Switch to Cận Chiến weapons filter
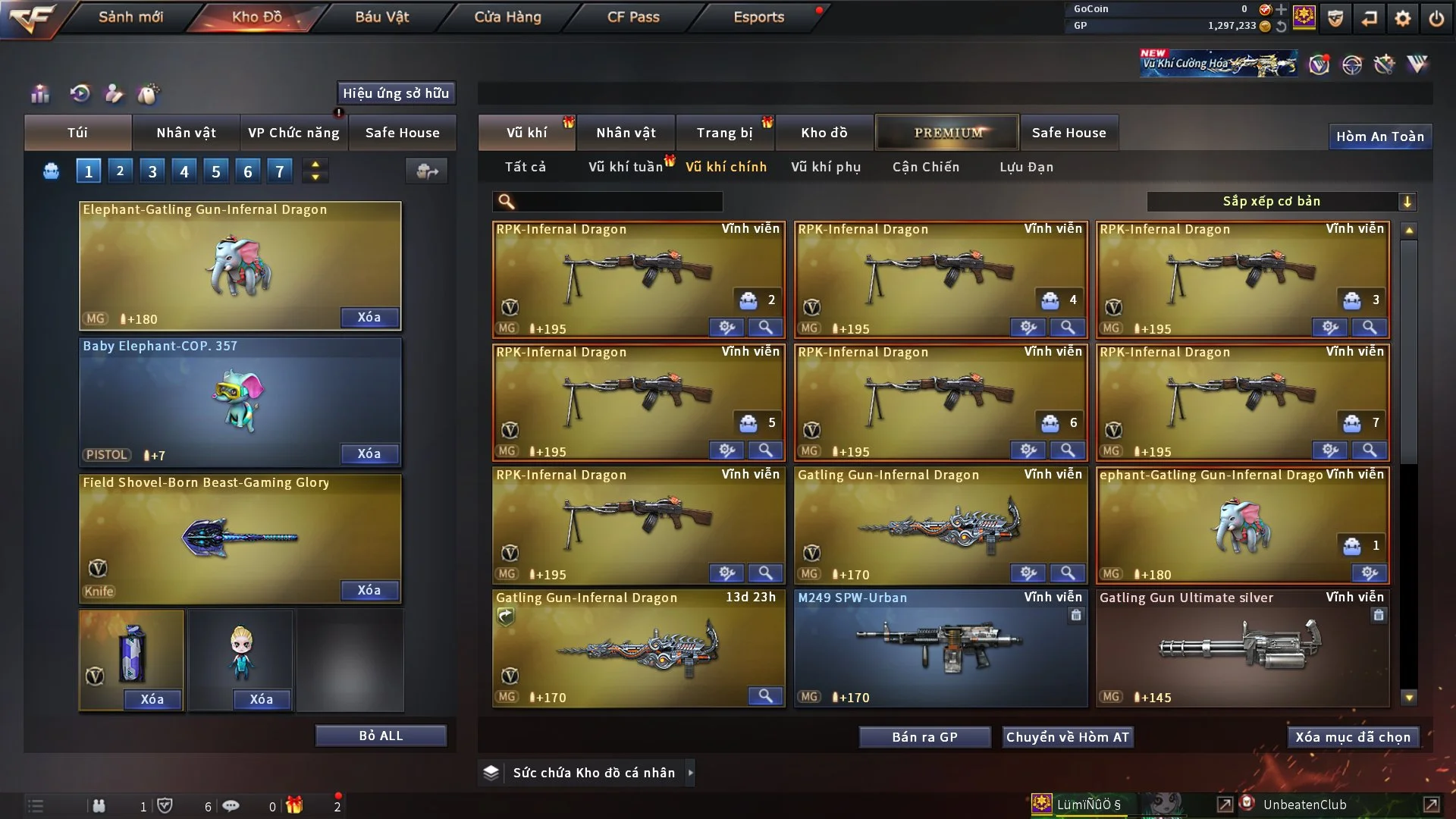This screenshot has height=819, width=1456. click(x=926, y=167)
